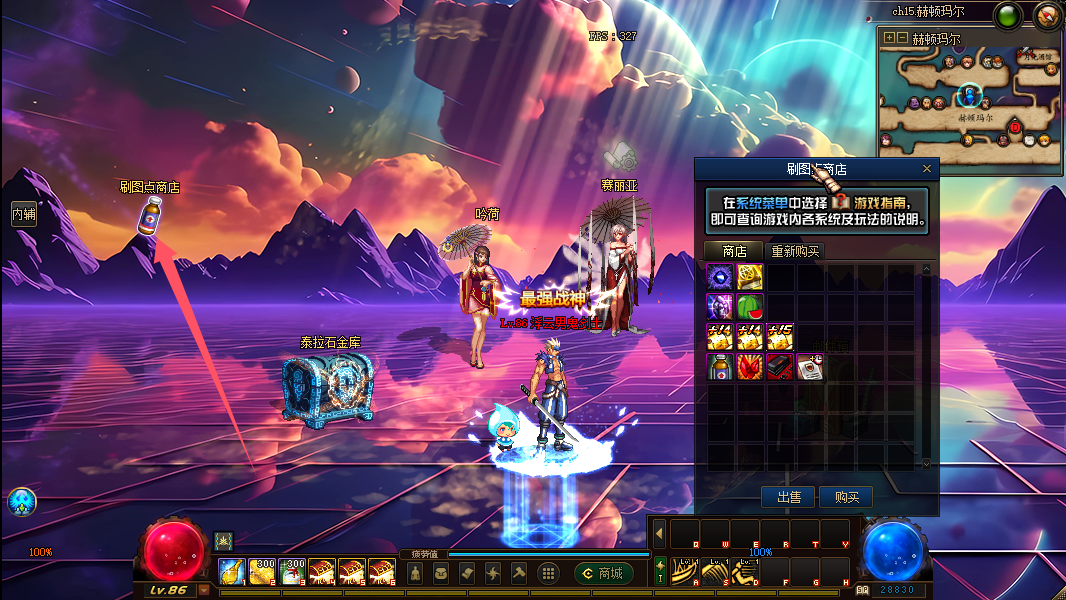
Task: Use the first quick-slot potion item
Action: (232, 571)
